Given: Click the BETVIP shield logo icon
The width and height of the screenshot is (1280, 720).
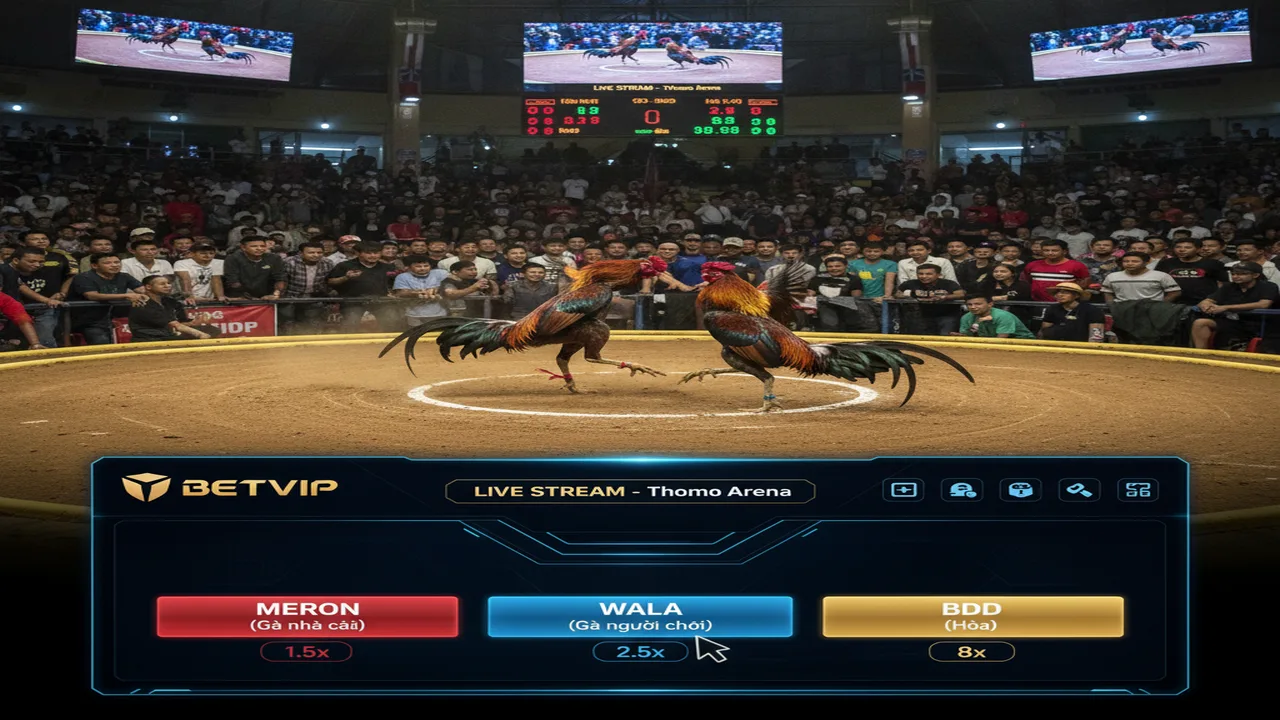Looking at the screenshot, I should (147, 489).
